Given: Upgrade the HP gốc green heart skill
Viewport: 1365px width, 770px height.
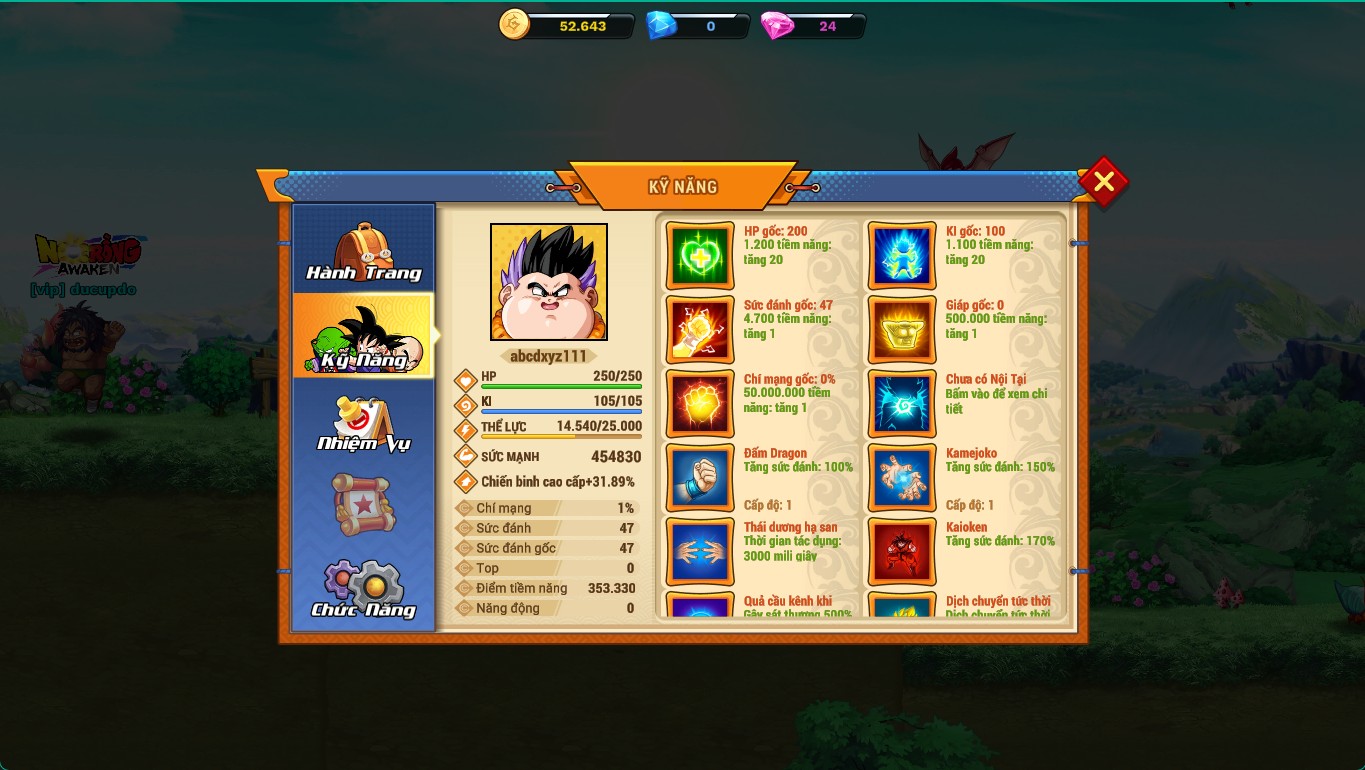Looking at the screenshot, I should click(x=700, y=256).
